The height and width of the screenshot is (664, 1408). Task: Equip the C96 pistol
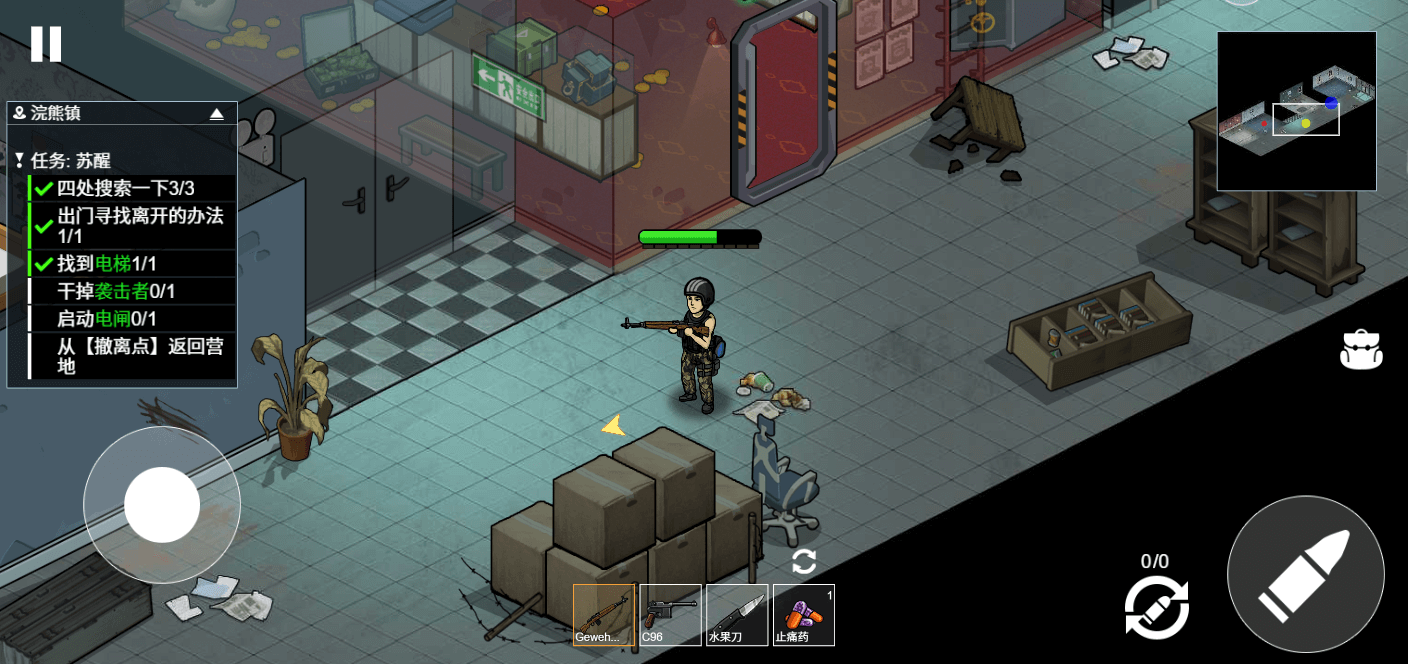(670, 614)
